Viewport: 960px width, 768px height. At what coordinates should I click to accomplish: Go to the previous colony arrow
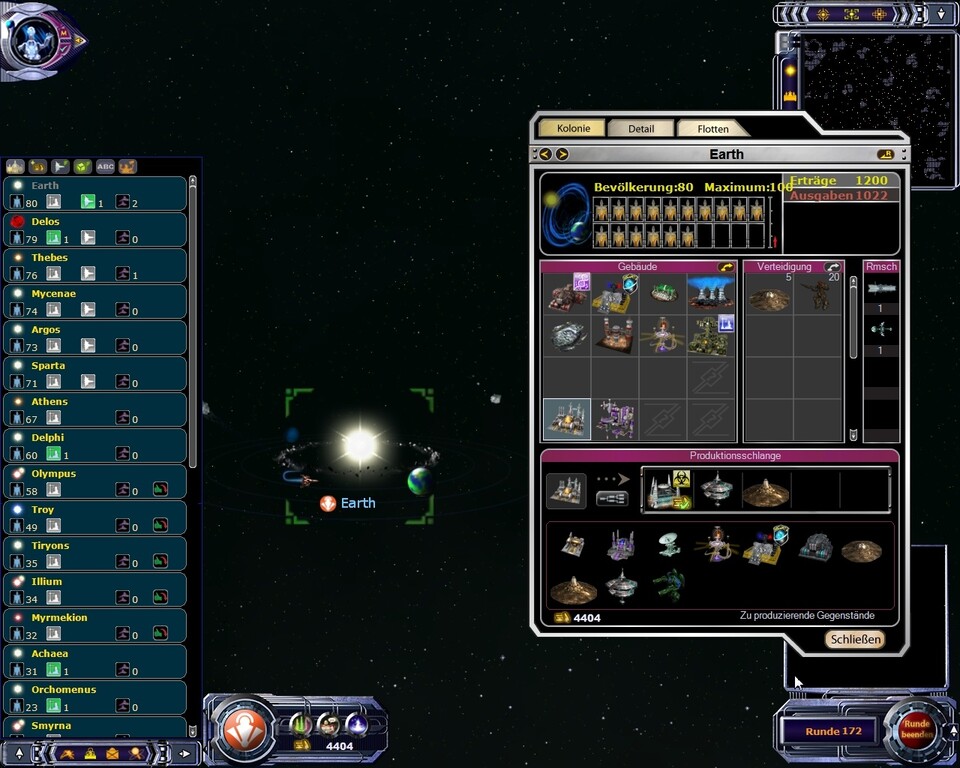[x=545, y=154]
